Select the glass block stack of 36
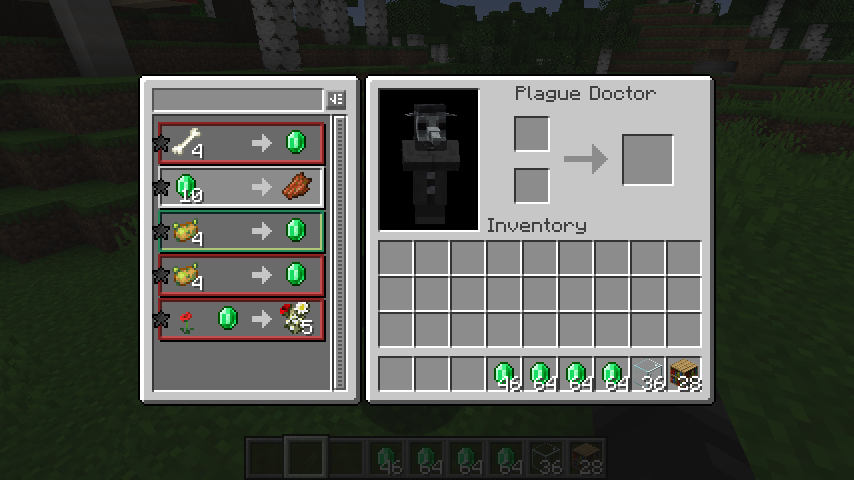This screenshot has height=480, width=854. [x=648, y=374]
